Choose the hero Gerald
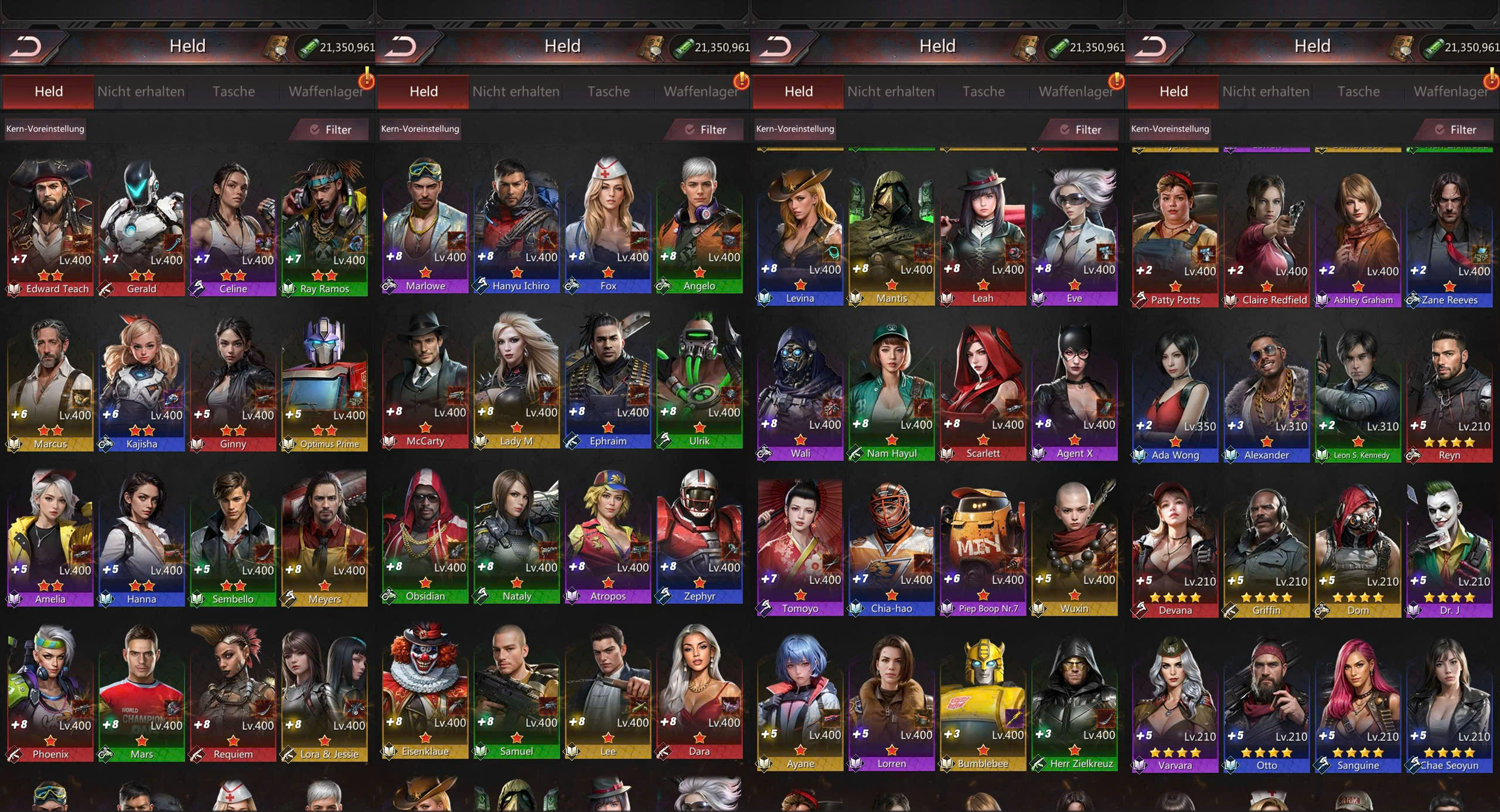 pos(142,228)
